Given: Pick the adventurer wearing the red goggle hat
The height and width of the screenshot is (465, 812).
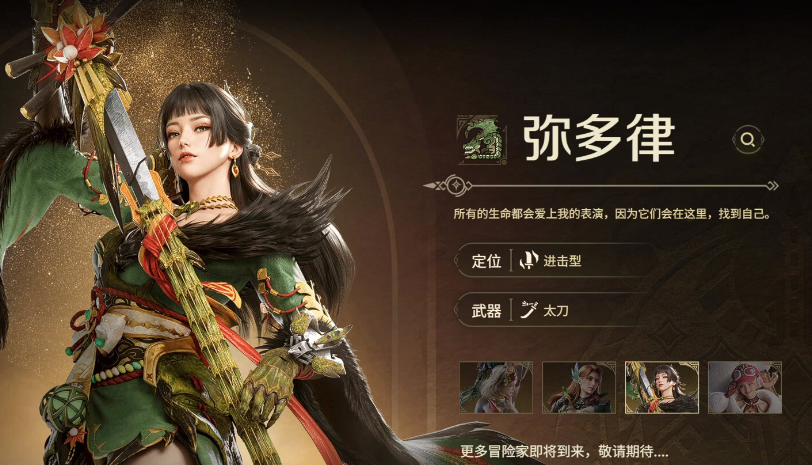Looking at the screenshot, I should click(744, 388).
